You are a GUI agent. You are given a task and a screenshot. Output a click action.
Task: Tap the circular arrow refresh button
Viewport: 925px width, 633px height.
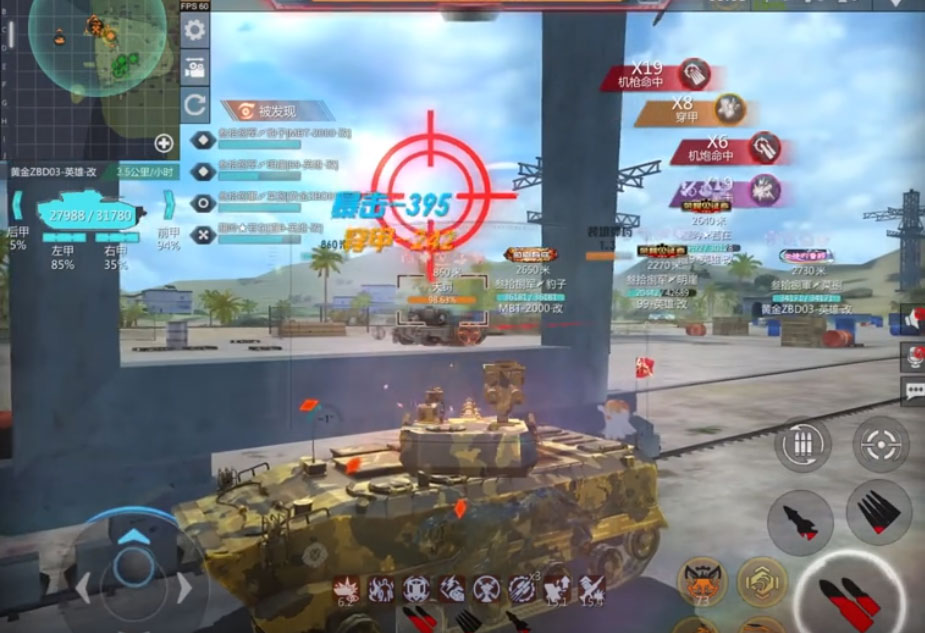click(195, 103)
